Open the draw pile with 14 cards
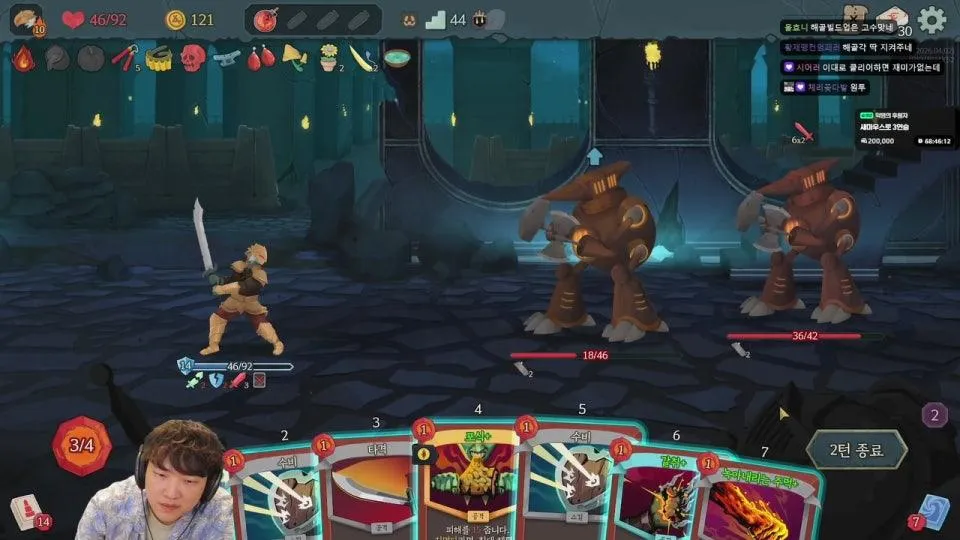 [26, 511]
